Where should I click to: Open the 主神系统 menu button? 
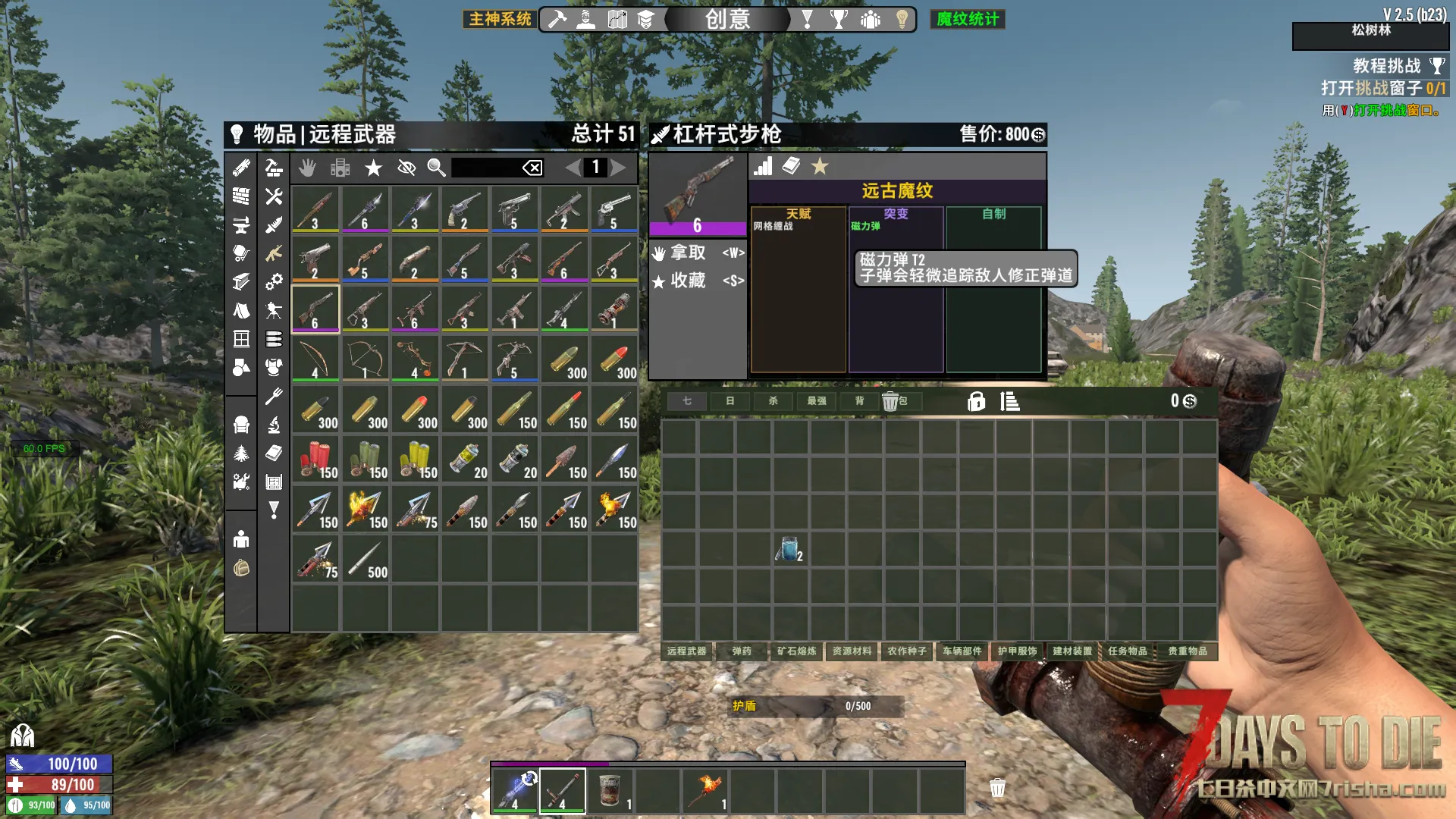[x=500, y=19]
